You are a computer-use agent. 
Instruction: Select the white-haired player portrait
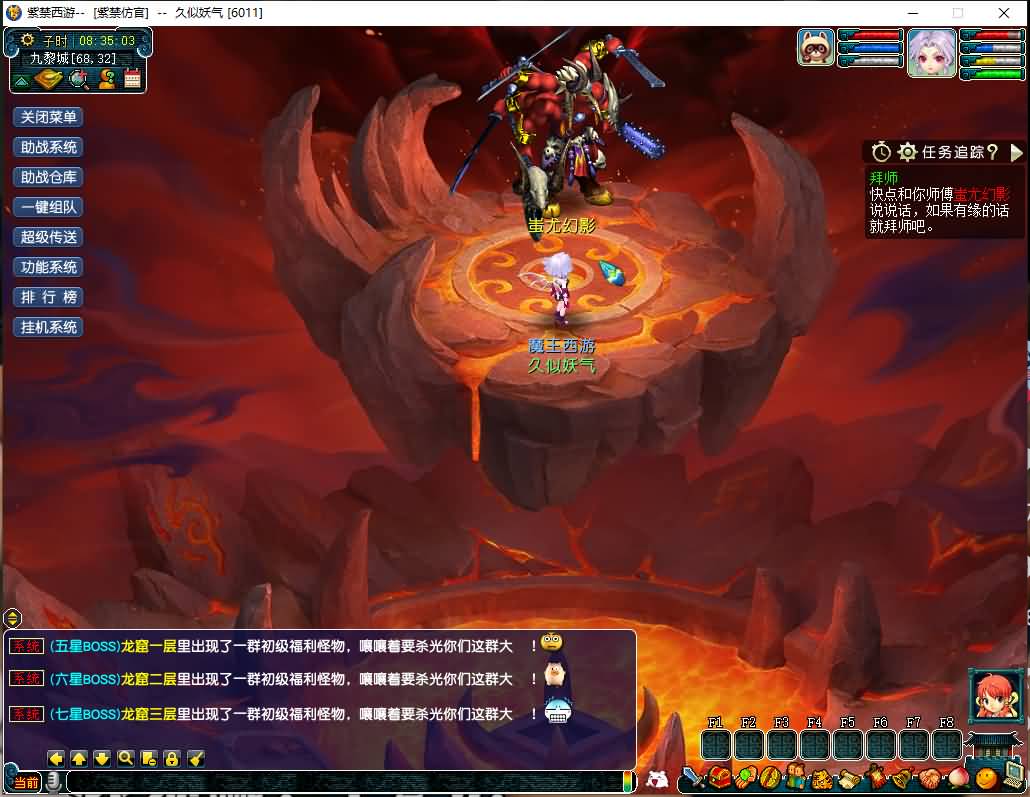[931, 52]
